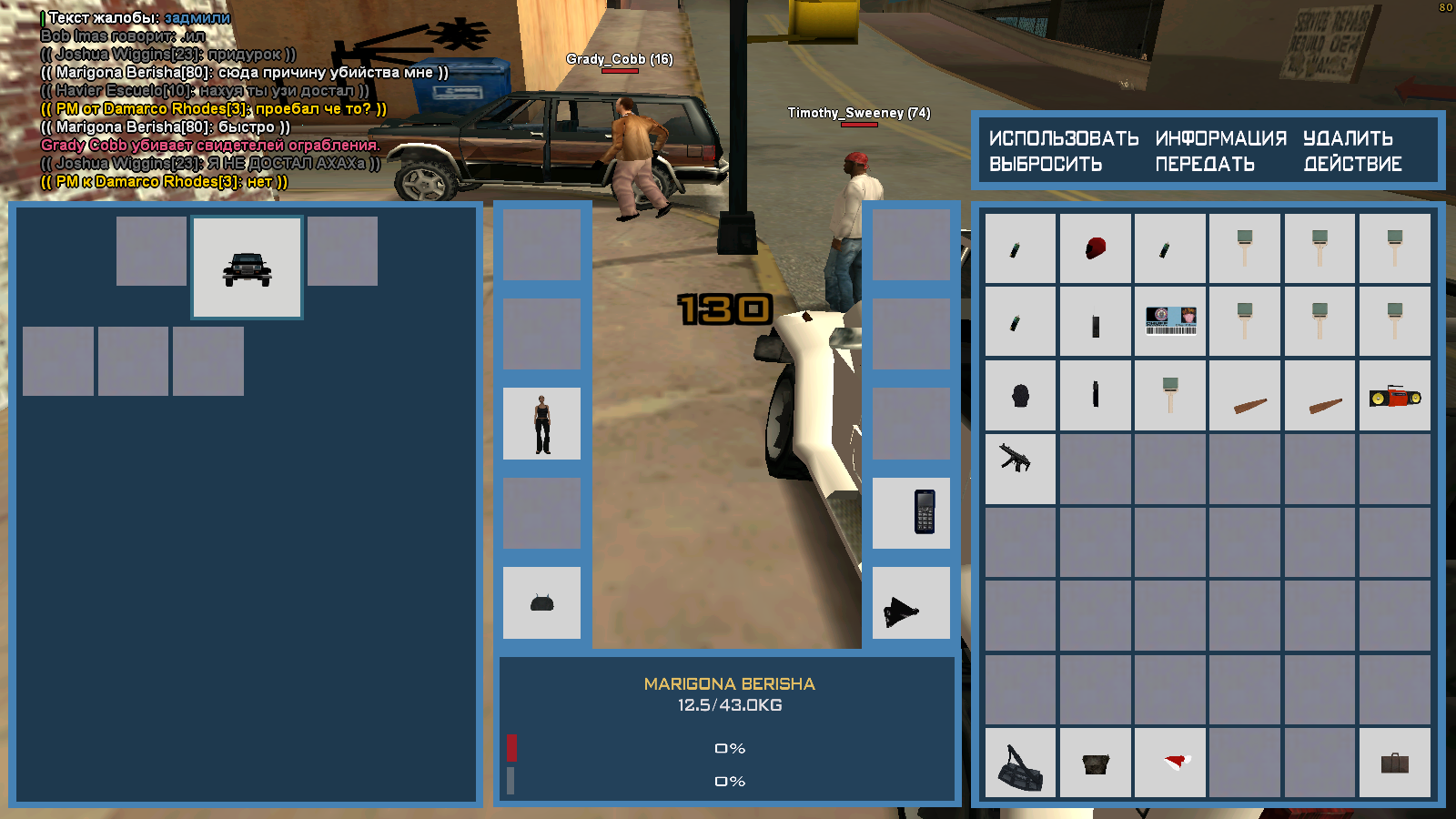This screenshot has height=819, width=1456.
Task: Choose the red boombox item
Action: pyautogui.click(x=1394, y=396)
